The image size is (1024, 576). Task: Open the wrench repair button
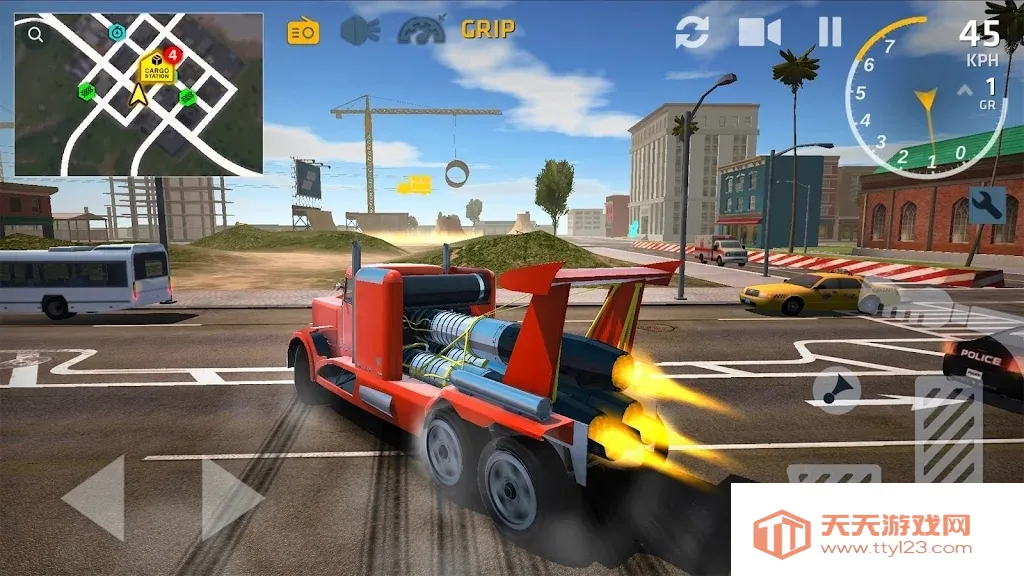[987, 205]
